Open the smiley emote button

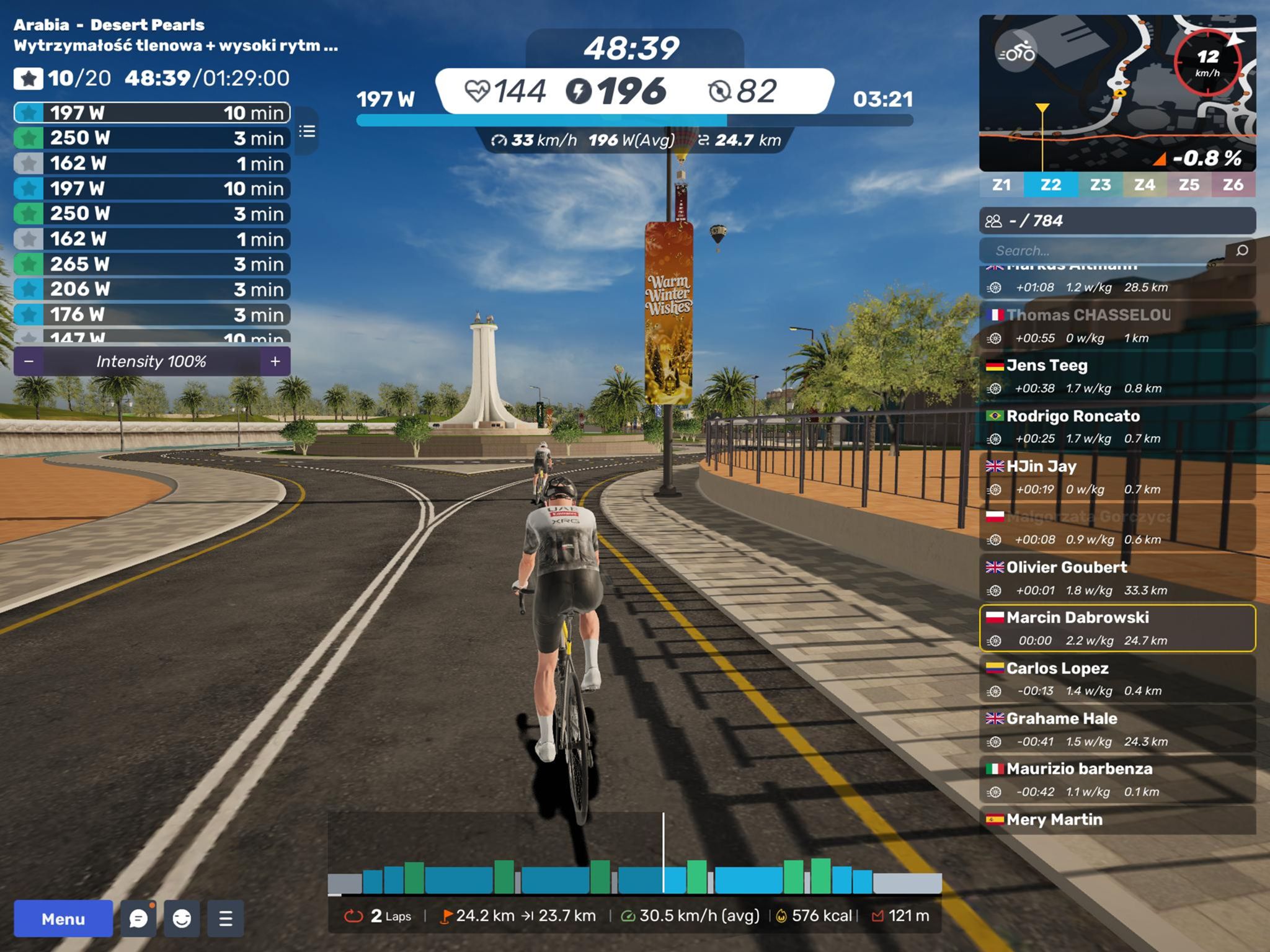[182, 919]
